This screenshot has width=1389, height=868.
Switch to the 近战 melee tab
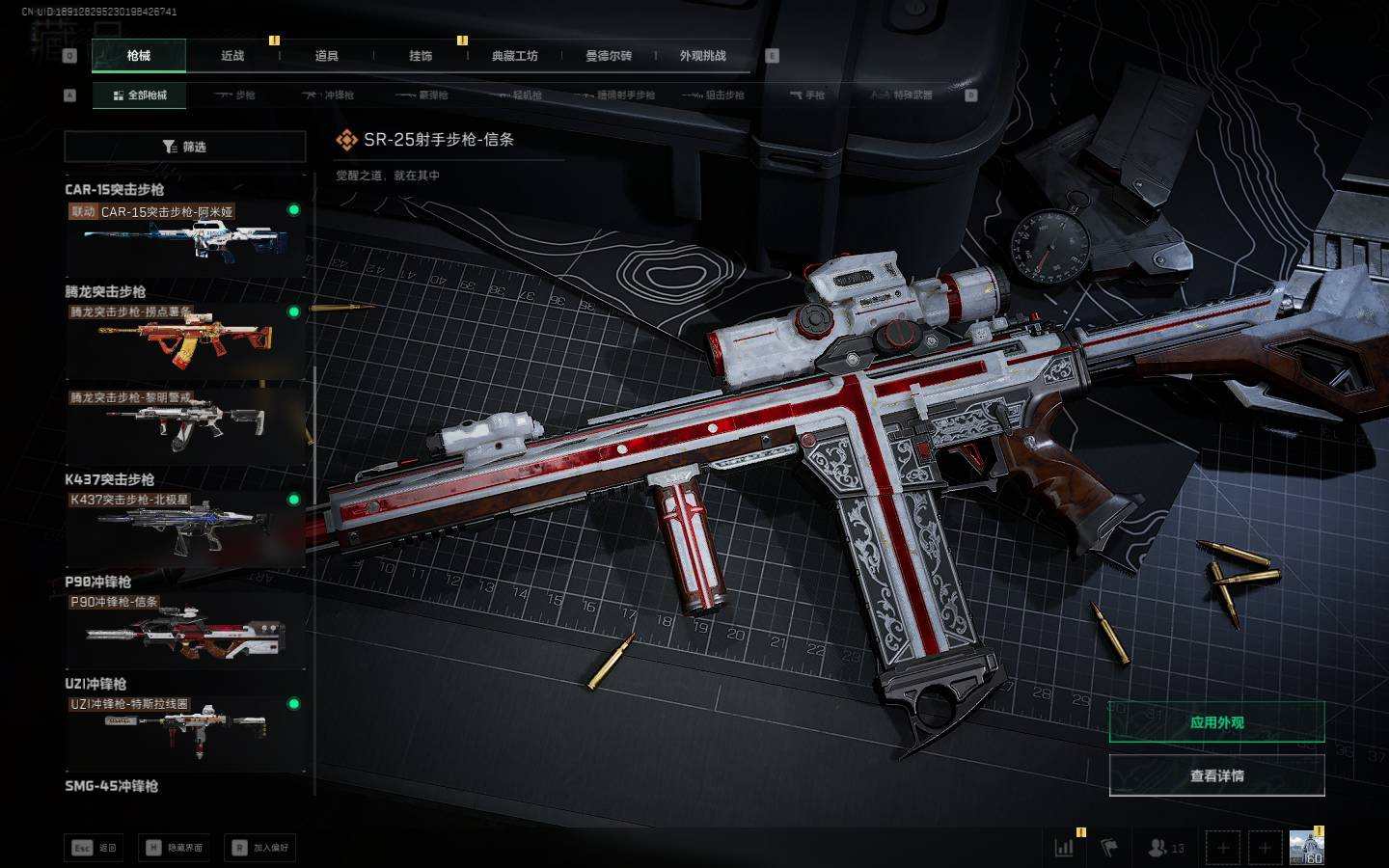[x=232, y=56]
